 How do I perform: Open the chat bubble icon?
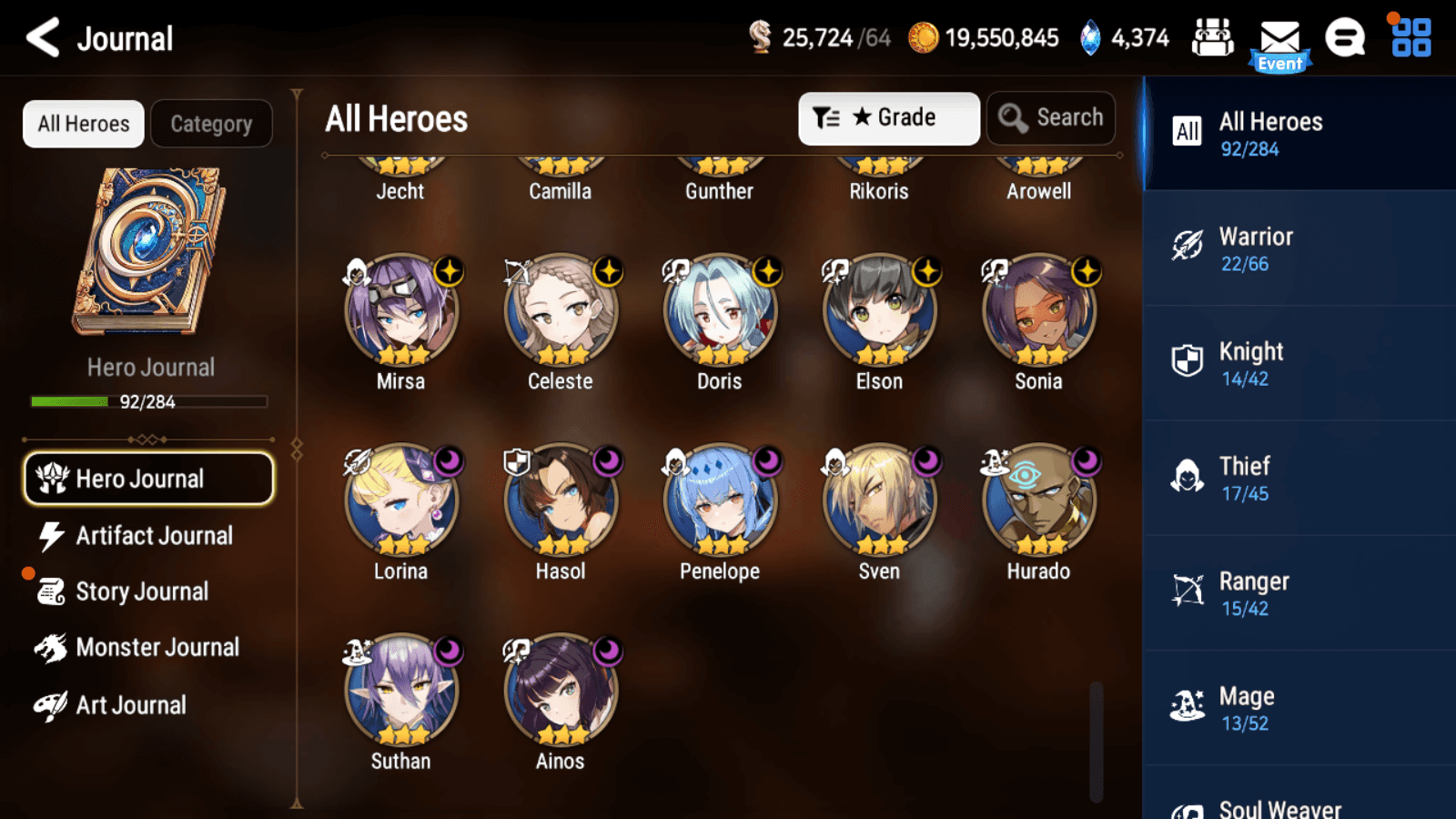click(1344, 38)
